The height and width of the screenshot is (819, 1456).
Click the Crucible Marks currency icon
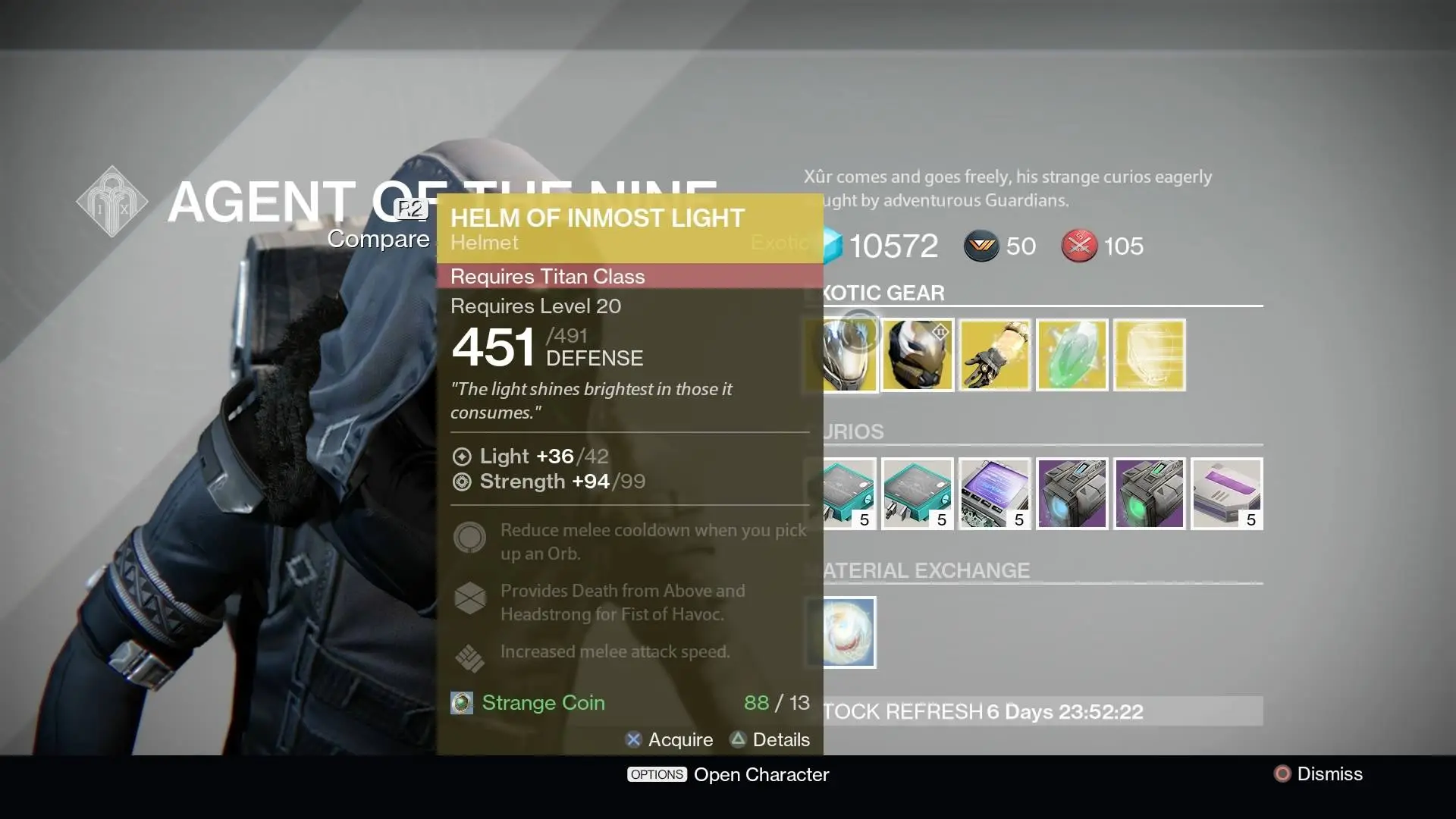pyautogui.click(x=1081, y=246)
